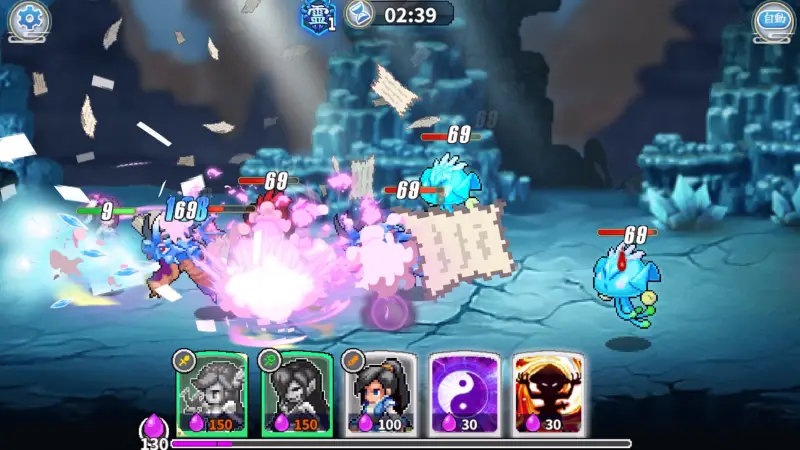Use the fiery shadow demon skill card

click(549, 394)
